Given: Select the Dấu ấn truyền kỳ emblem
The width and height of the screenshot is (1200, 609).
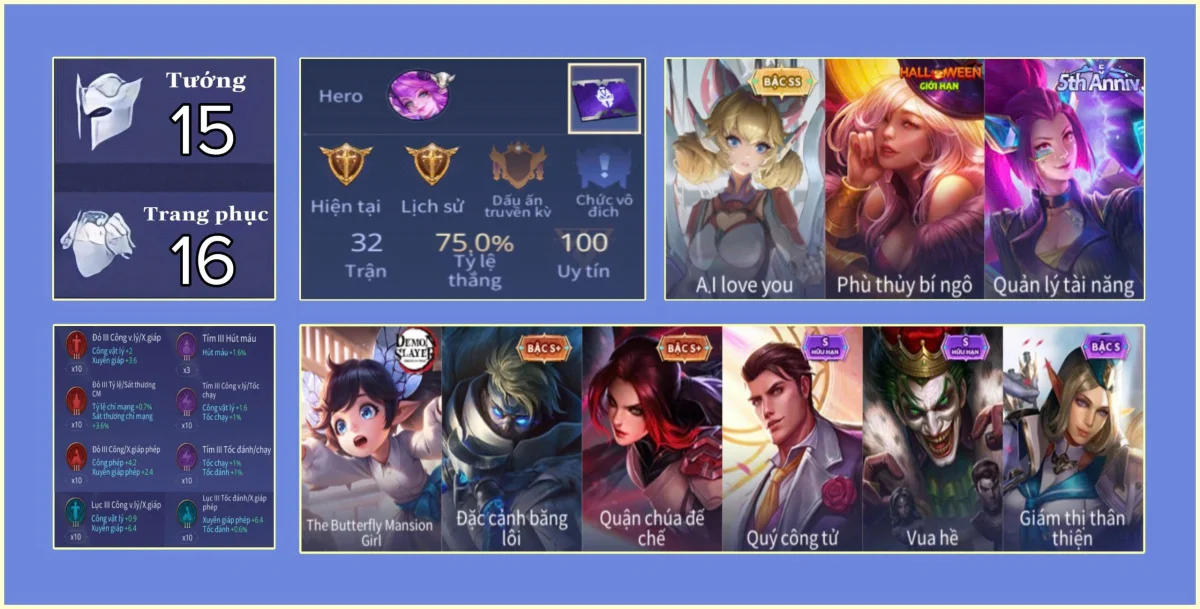Looking at the screenshot, I should pyautogui.click(x=518, y=165).
